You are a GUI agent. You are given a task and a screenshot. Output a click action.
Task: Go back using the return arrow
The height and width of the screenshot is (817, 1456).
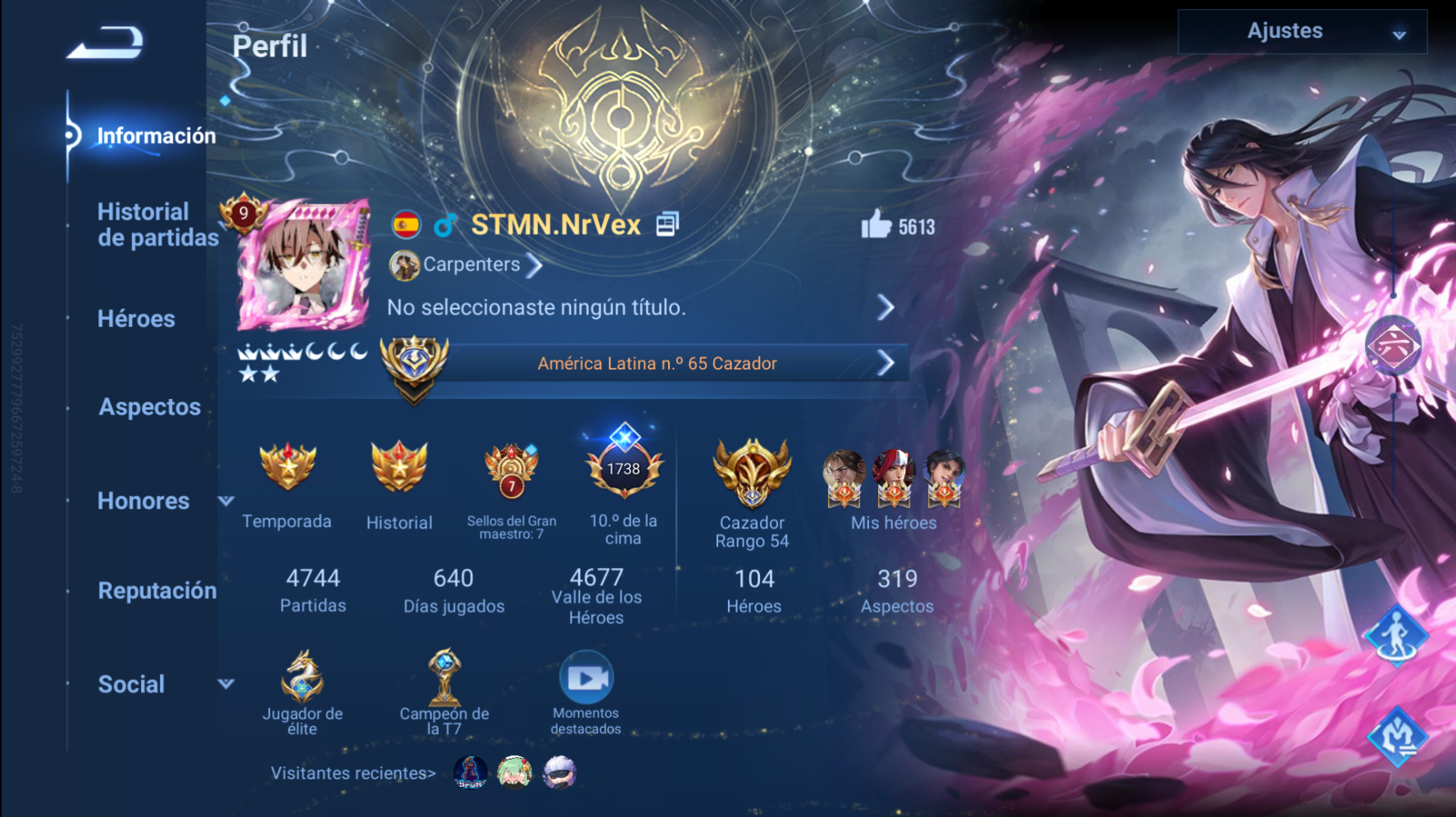105,43
